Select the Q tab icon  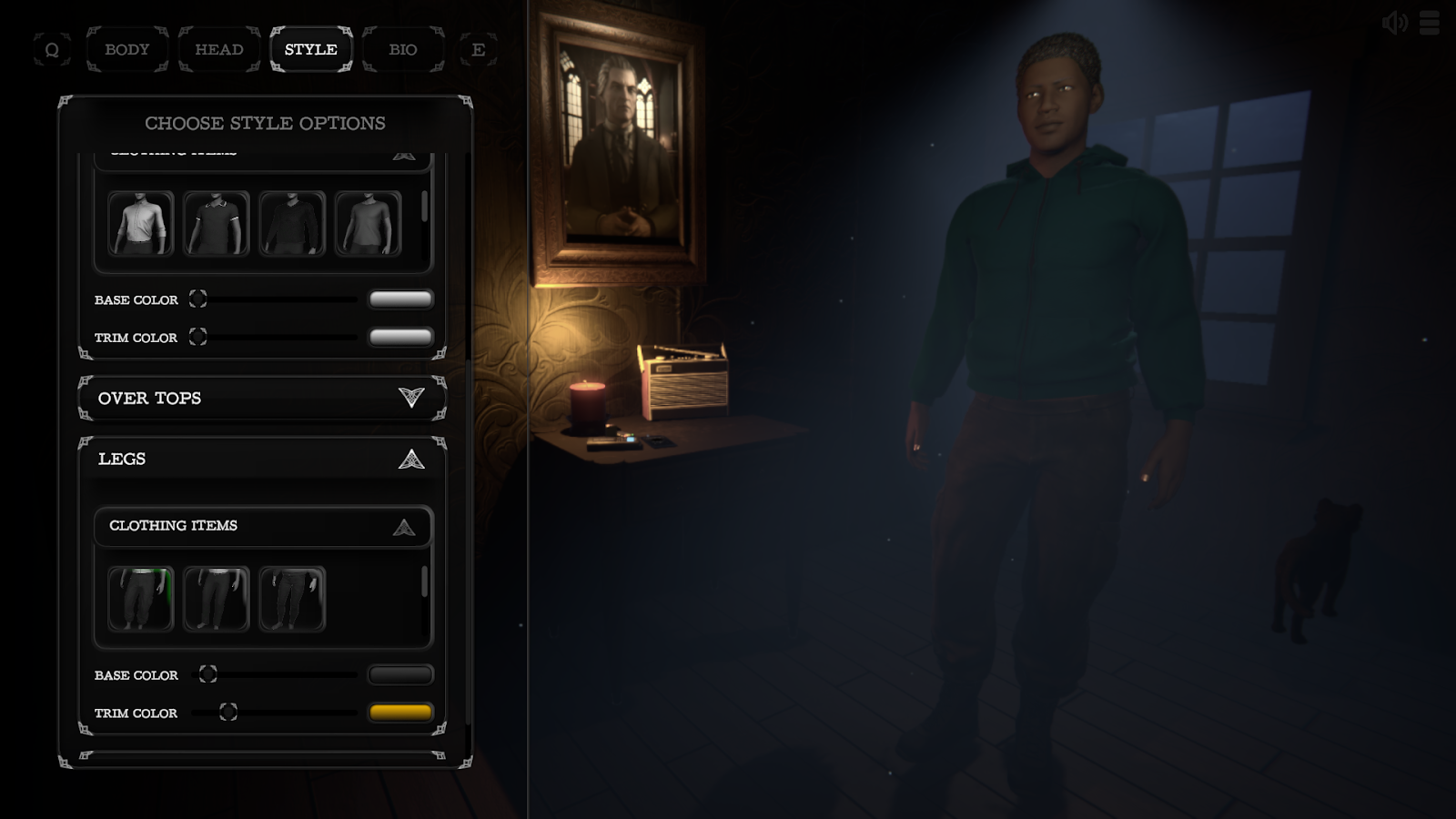point(52,49)
